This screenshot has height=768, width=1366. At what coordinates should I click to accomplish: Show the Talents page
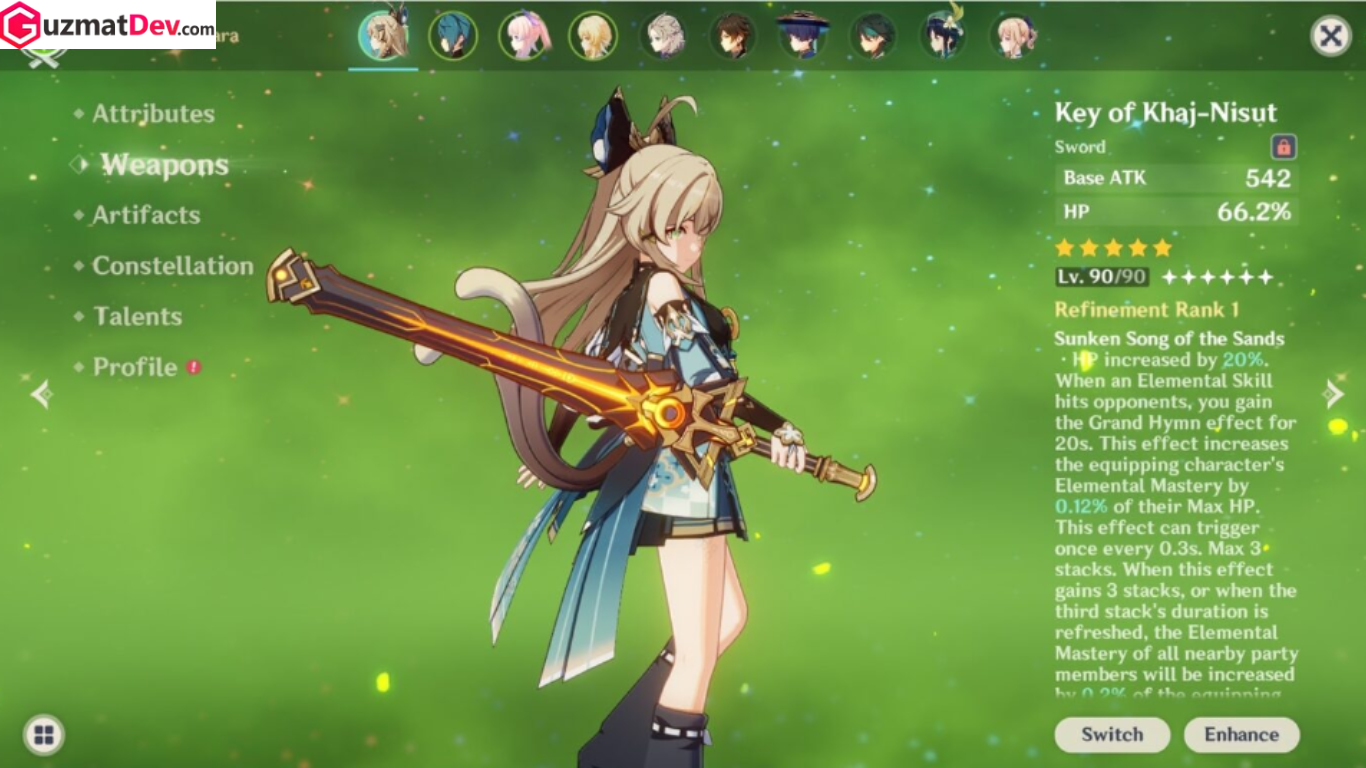point(137,316)
